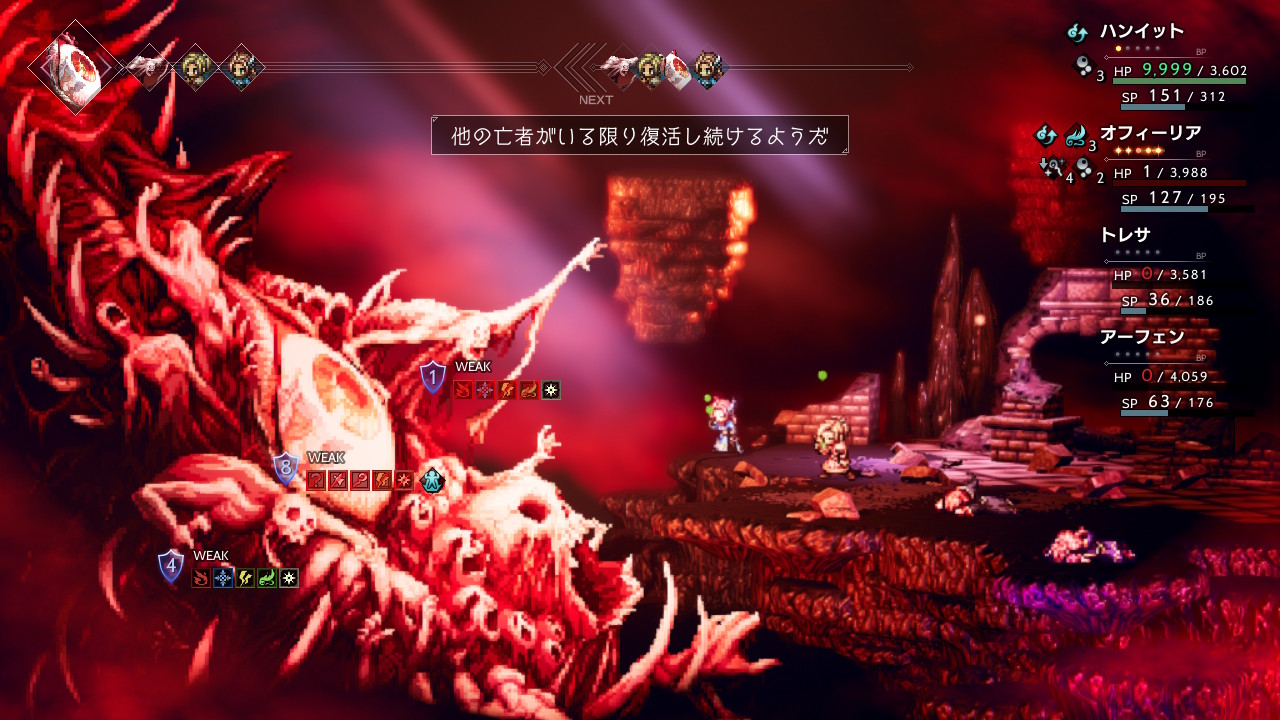The width and height of the screenshot is (1280, 720).
Task: Toggle the regen swirl icon next to Hanit's name
Action: [x=1077, y=32]
